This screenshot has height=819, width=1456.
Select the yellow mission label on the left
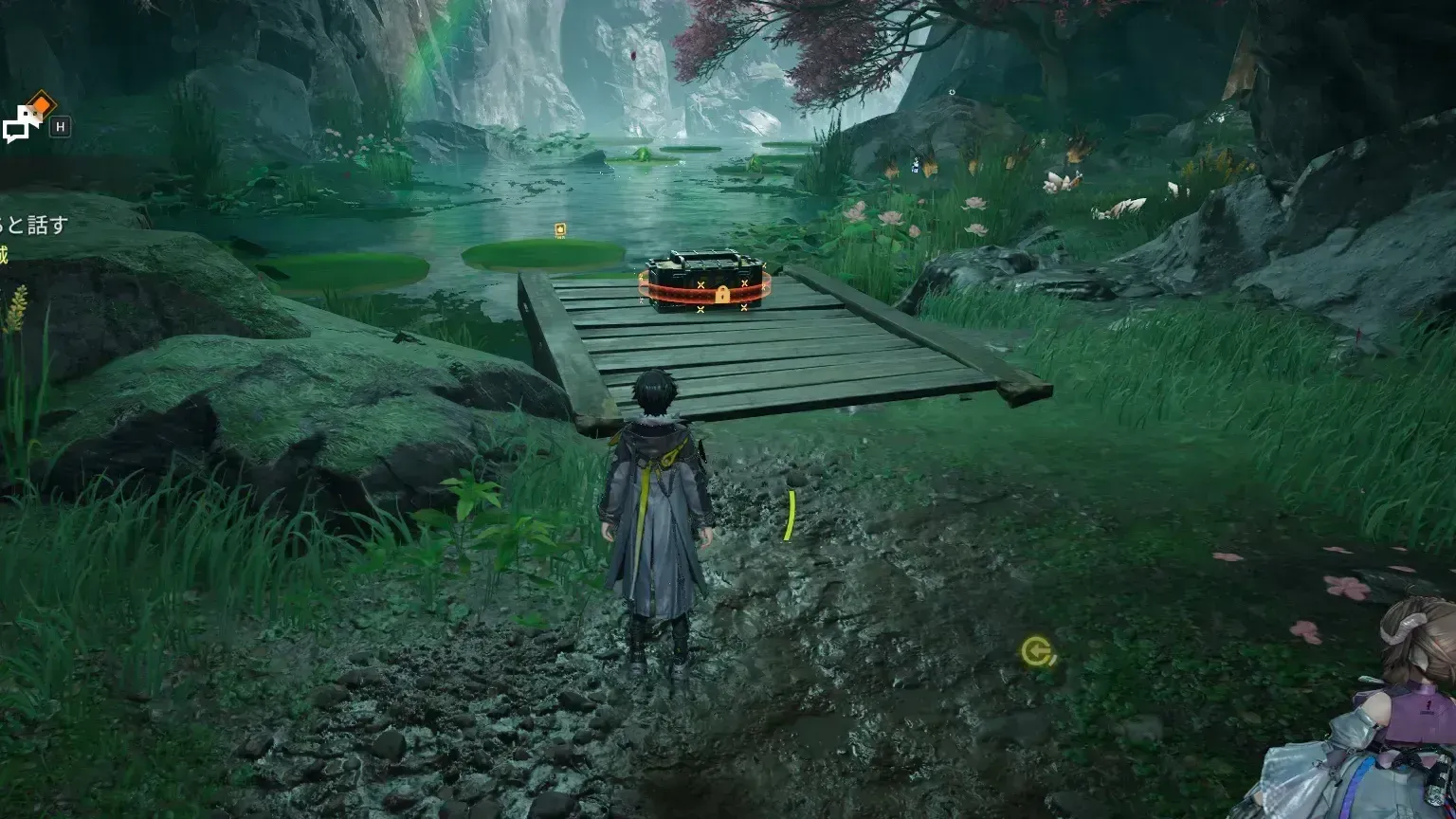pyautogui.click(x=5, y=254)
